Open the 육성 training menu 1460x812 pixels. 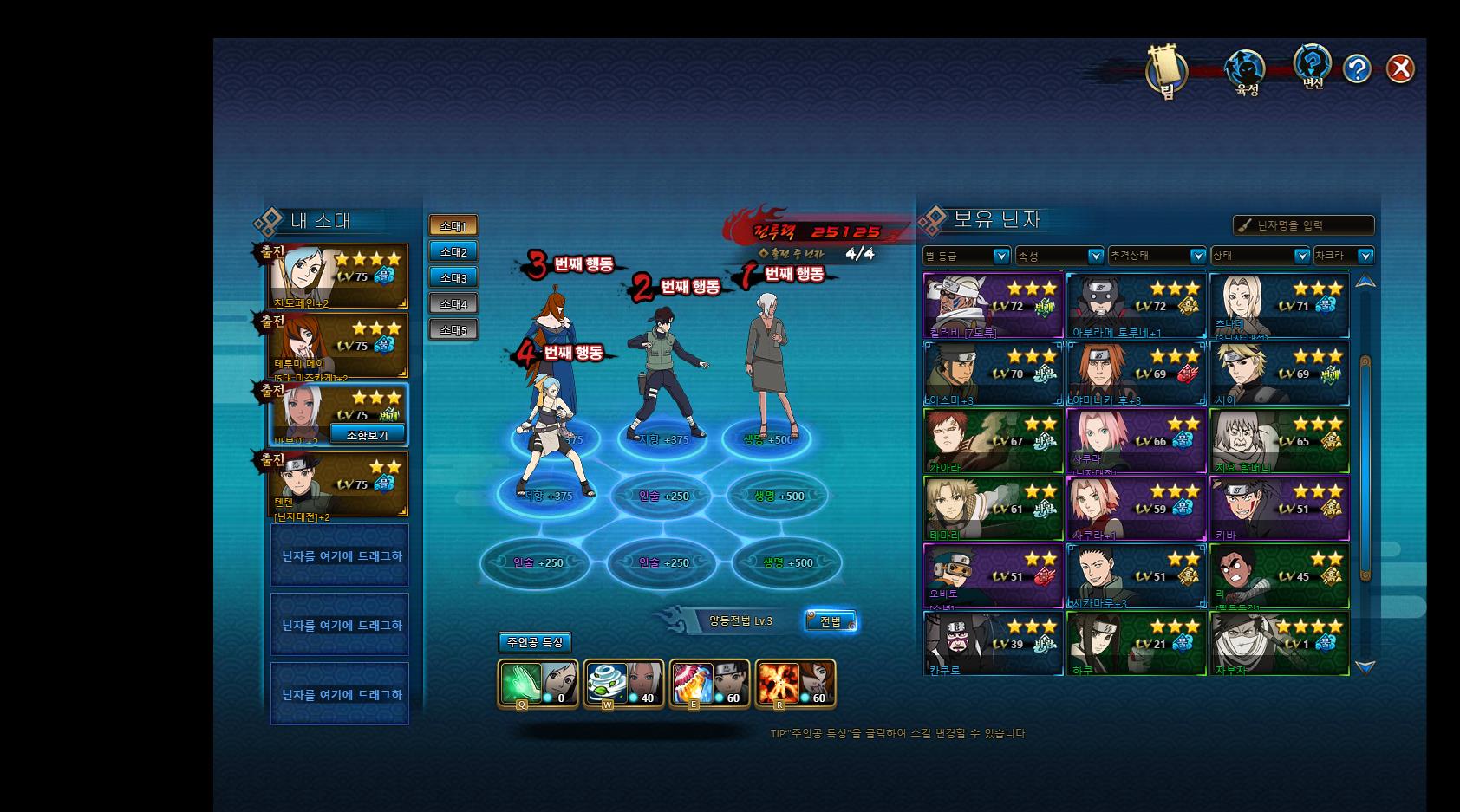pyautogui.click(x=1246, y=71)
